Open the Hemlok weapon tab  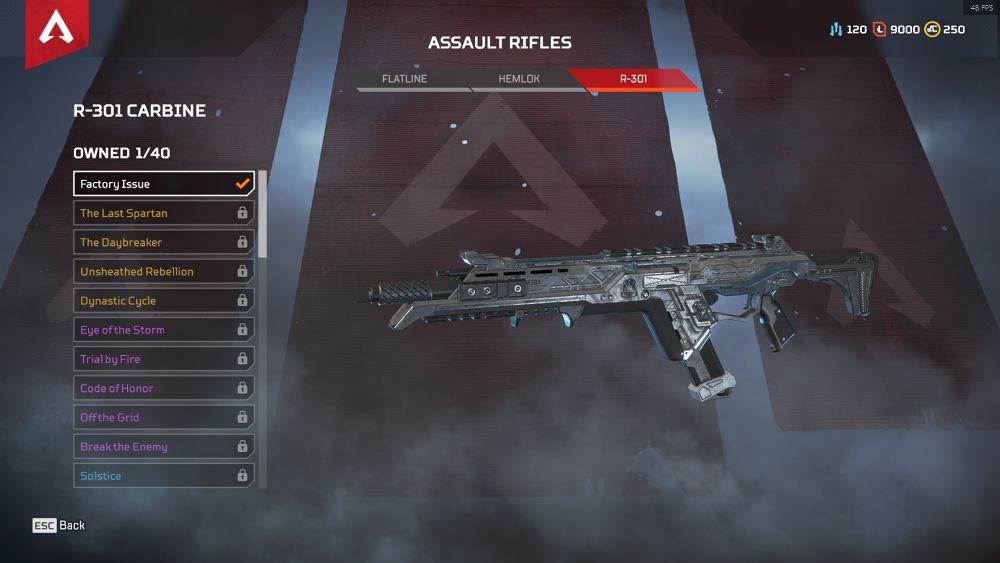tap(519, 78)
